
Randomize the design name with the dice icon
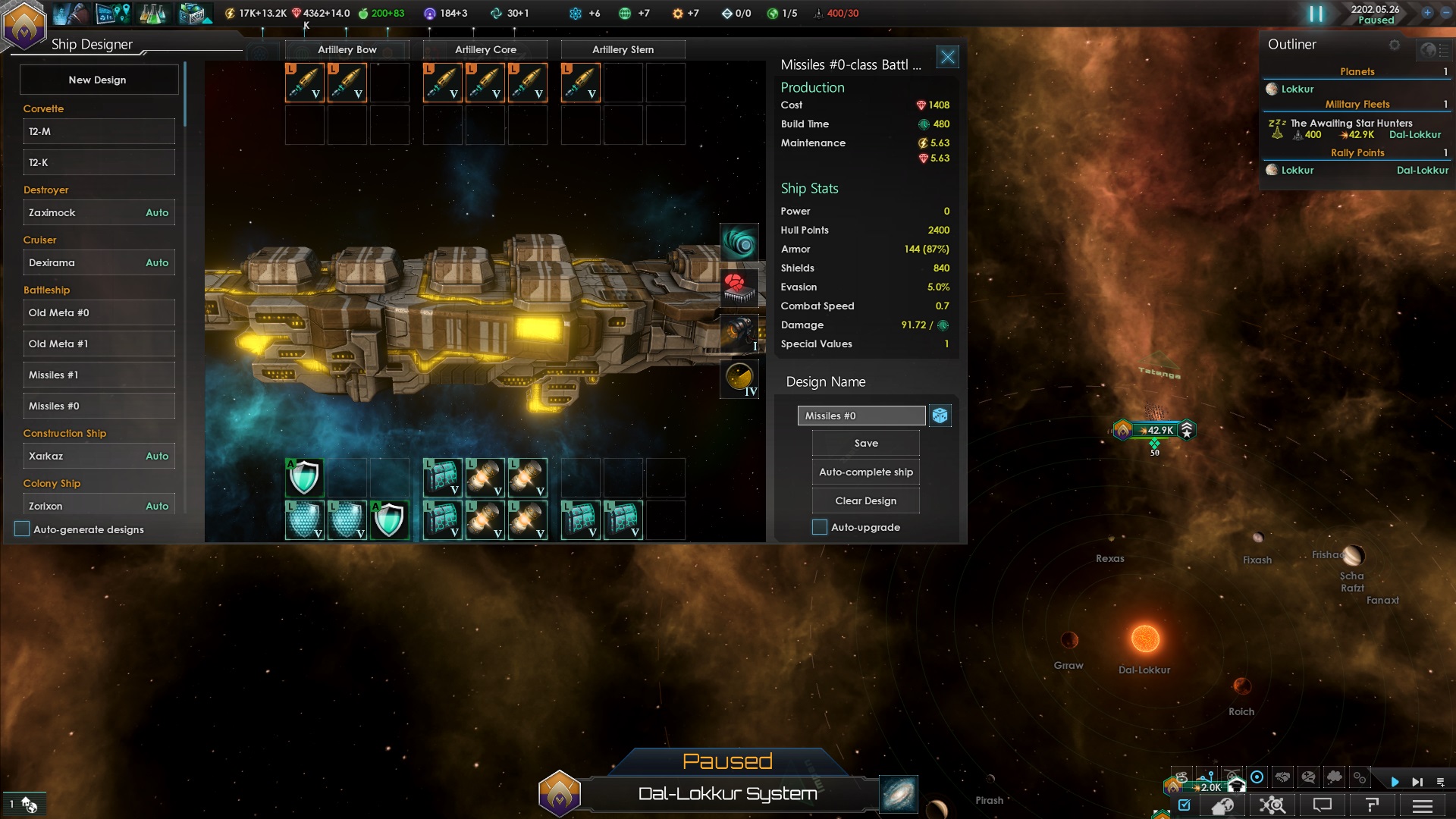(x=940, y=416)
